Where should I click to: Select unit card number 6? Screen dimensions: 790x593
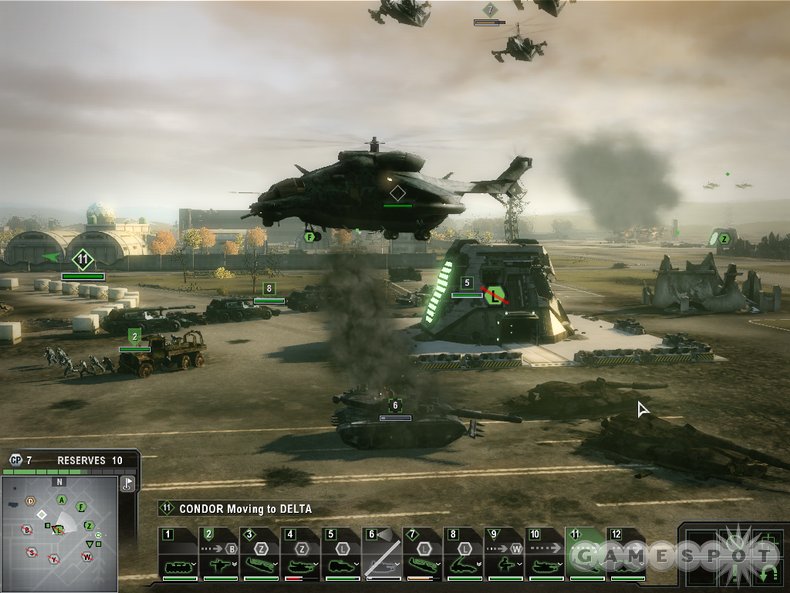[381, 555]
